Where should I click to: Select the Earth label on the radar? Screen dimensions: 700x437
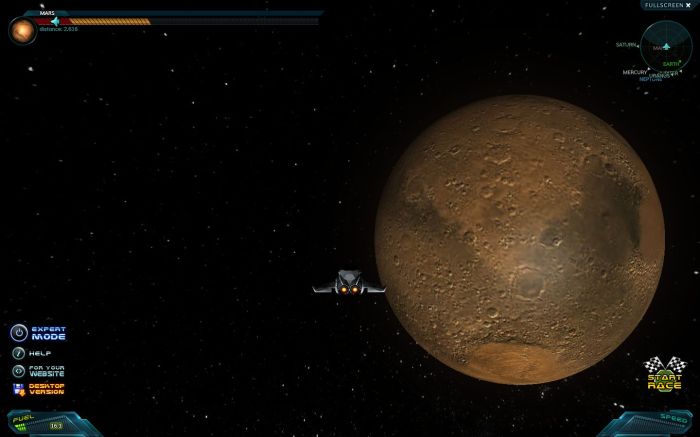(670, 64)
